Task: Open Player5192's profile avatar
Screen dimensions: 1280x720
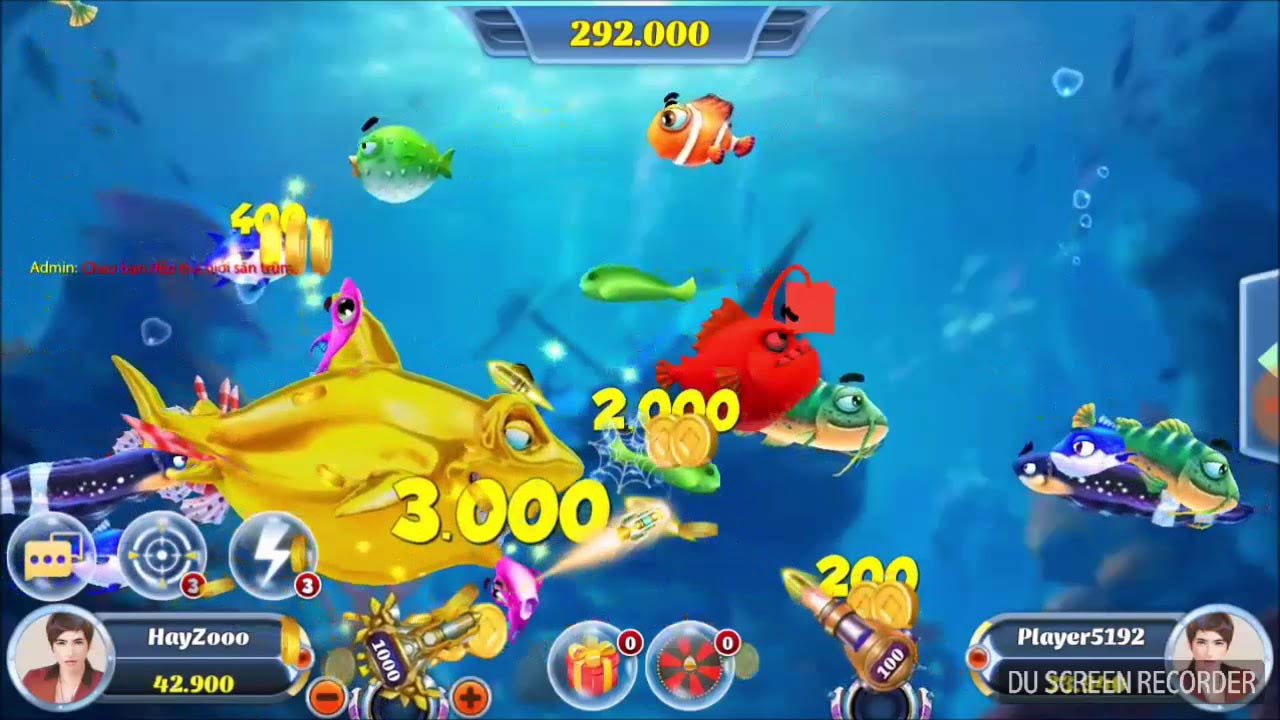Action: [1217, 658]
